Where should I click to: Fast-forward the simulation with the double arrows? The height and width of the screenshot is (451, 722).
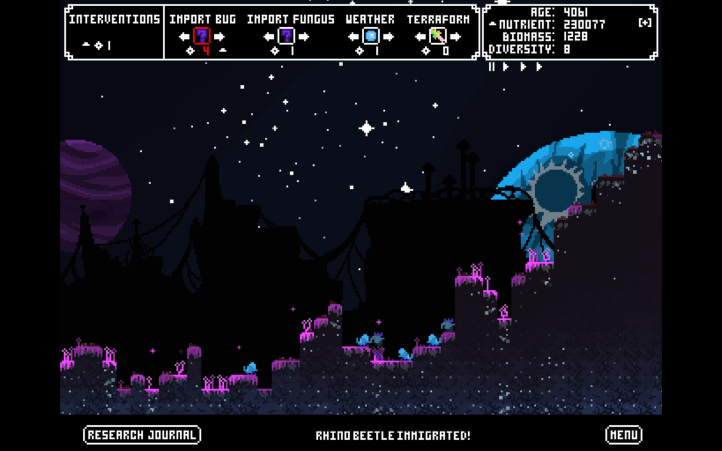click(x=532, y=67)
